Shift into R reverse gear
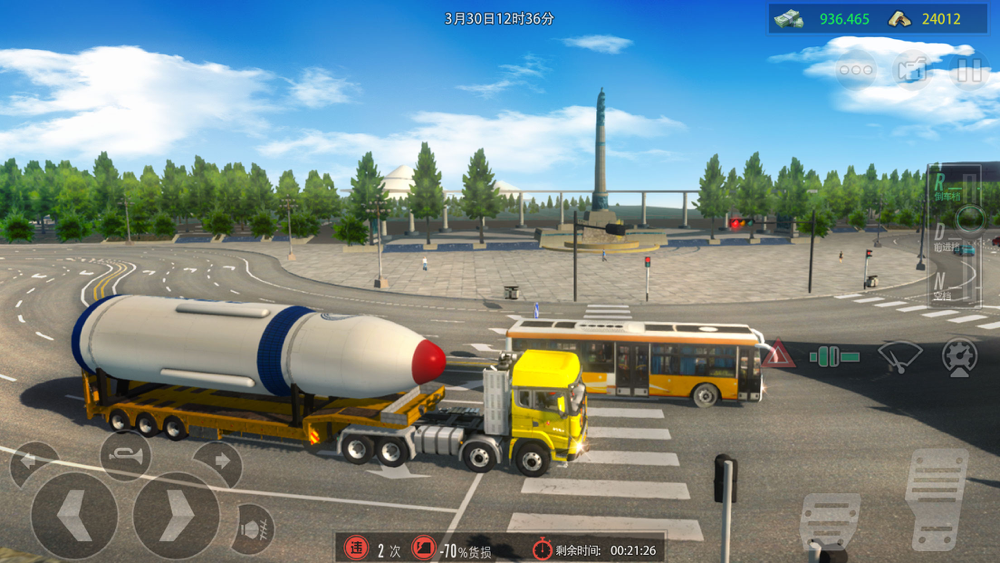 coord(941,185)
